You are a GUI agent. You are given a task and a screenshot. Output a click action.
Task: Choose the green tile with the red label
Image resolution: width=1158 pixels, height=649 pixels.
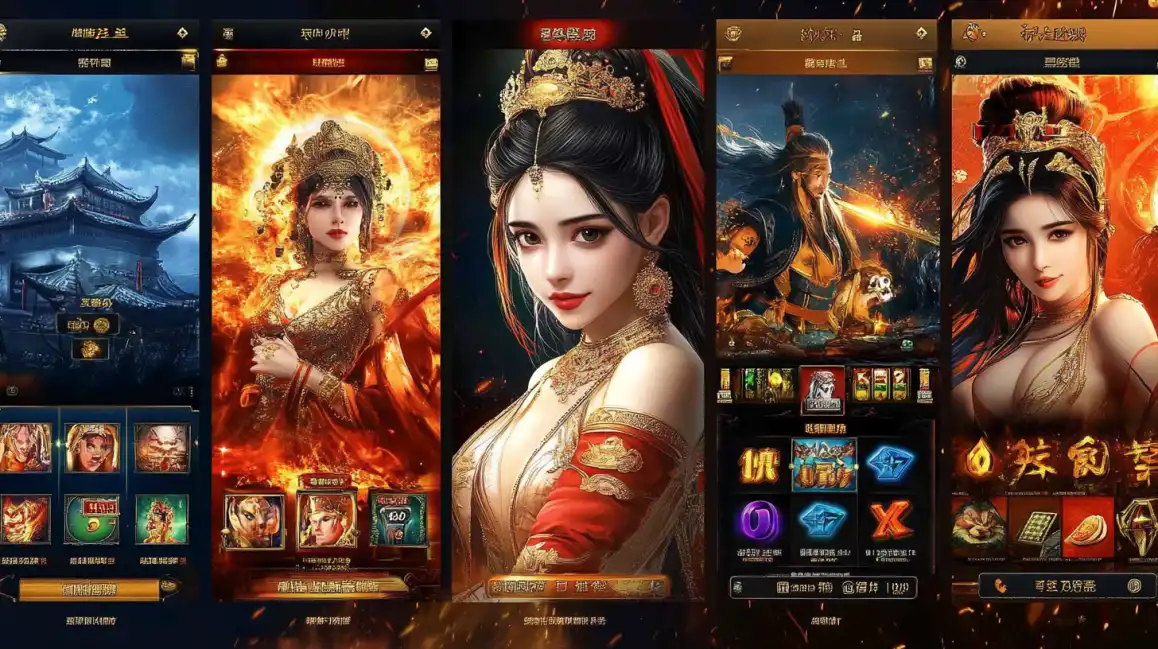click(92, 519)
